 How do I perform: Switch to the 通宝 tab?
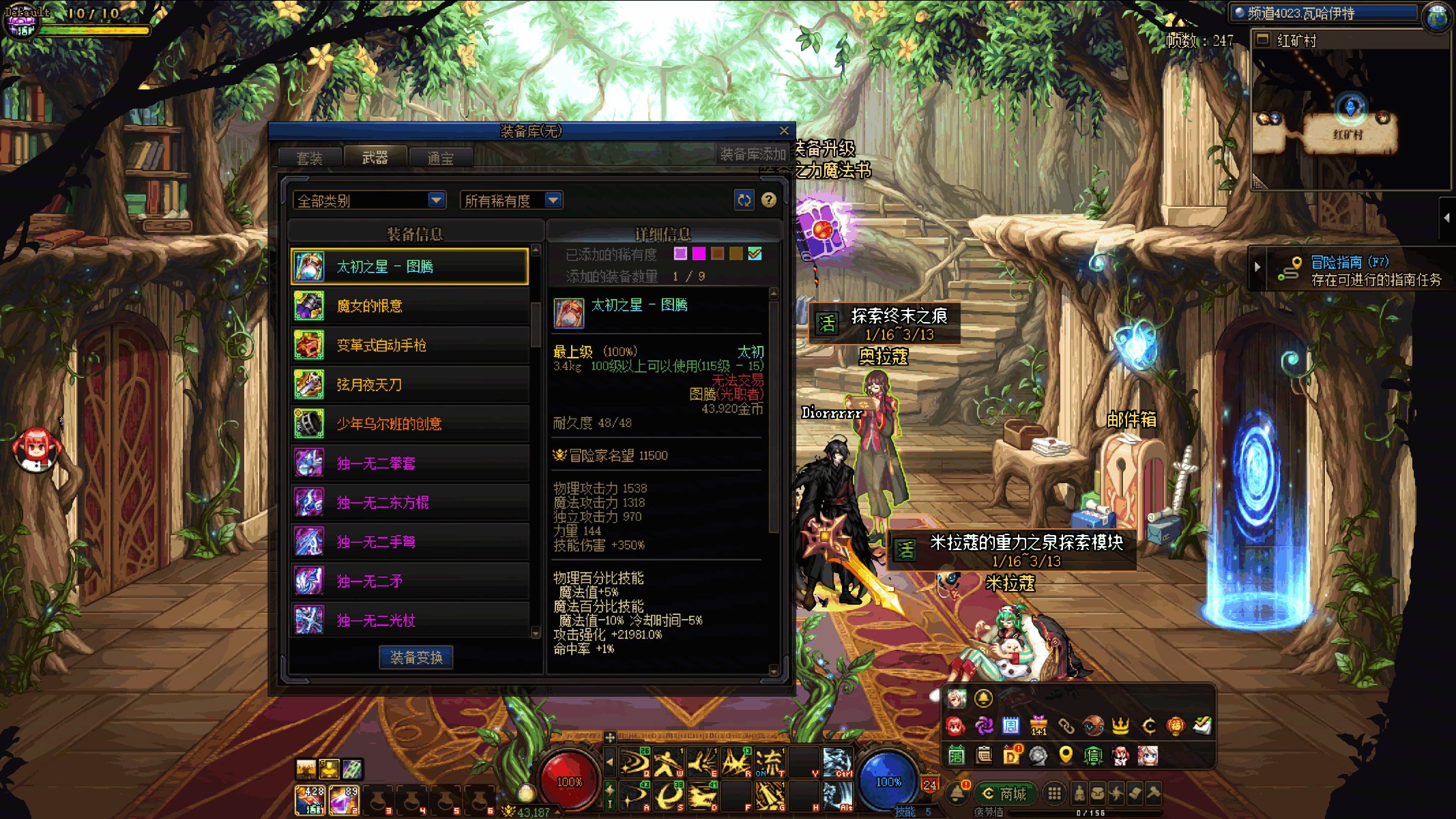pos(440,158)
